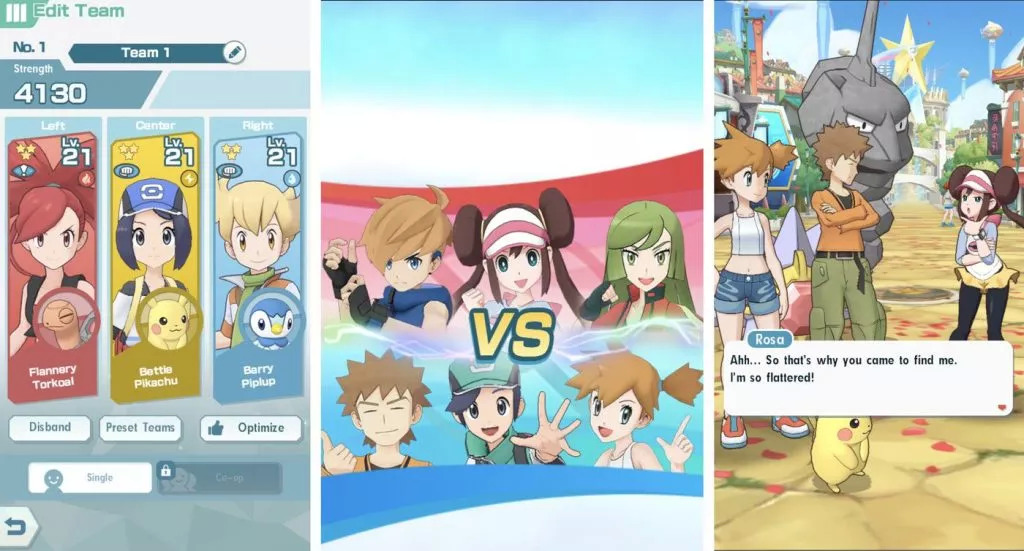Switch to Single mode
1024x551 pixels.
click(x=90, y=478)
